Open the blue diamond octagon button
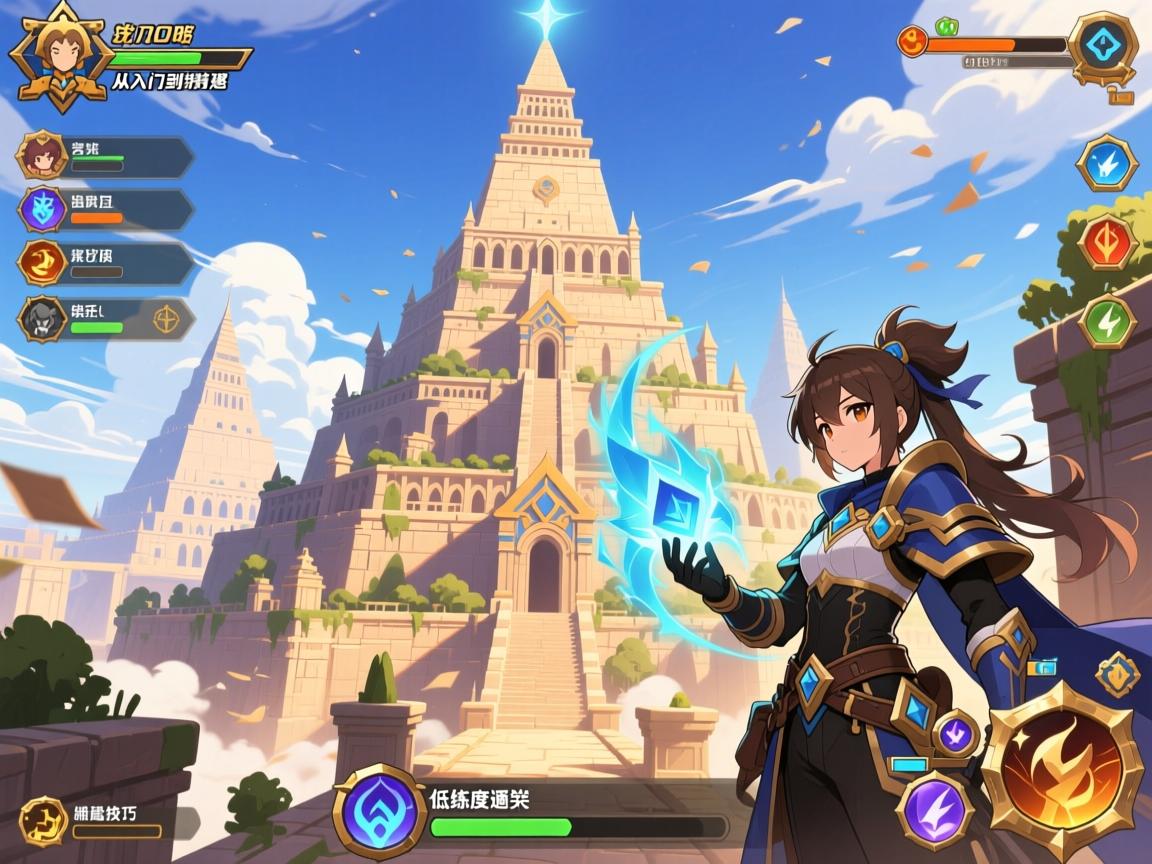This screenshot has width=1152, height=864. pyautogui.click(x=1103, y=46)
